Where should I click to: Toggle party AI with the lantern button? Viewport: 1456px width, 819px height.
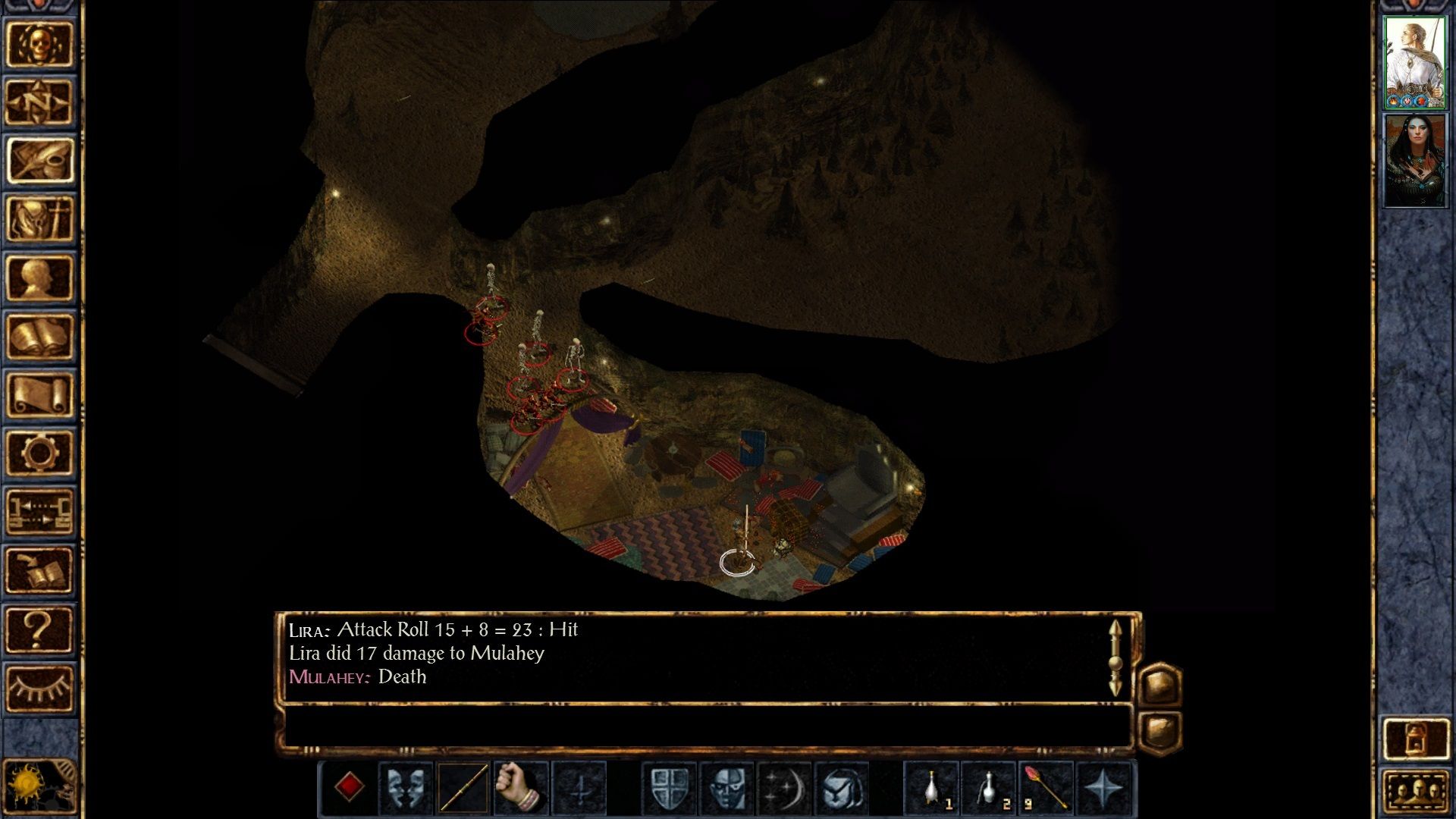(1415, 739)
